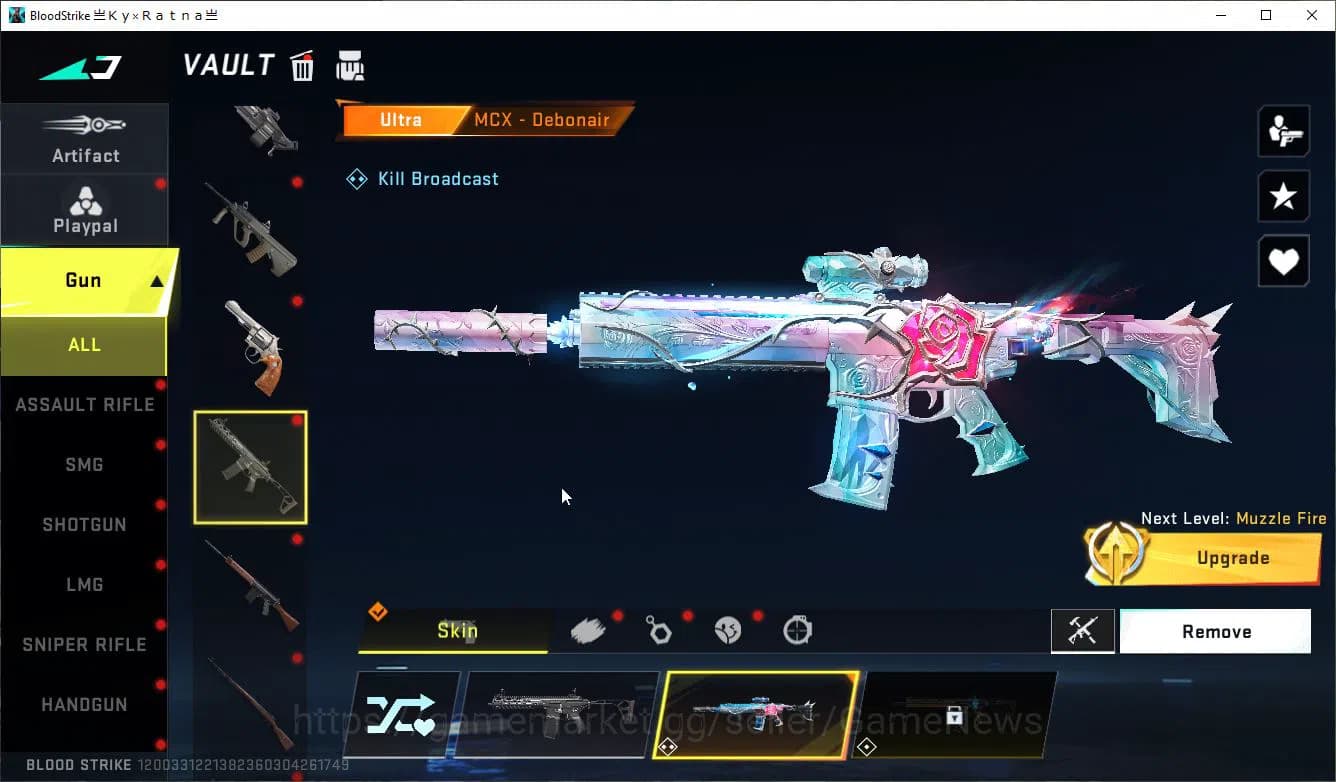The height and width of the screenshot is (782, 1336).
Task: Select the SNIPER RIFLE category
Action: point(83,644)
